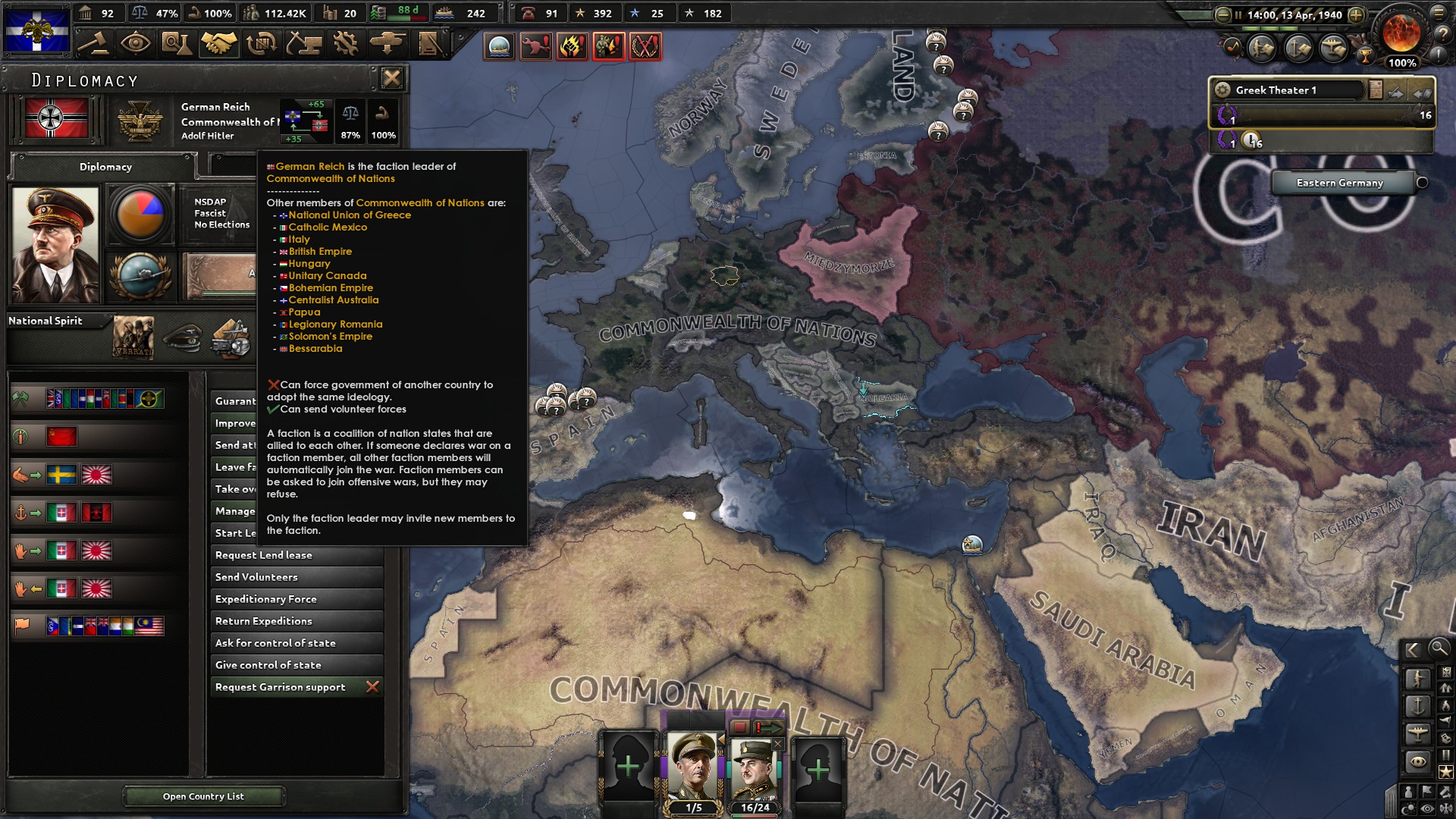The image size is (1456, 819).
Task: Click the crossed swords war alert icon
Action: coord(645,47)
